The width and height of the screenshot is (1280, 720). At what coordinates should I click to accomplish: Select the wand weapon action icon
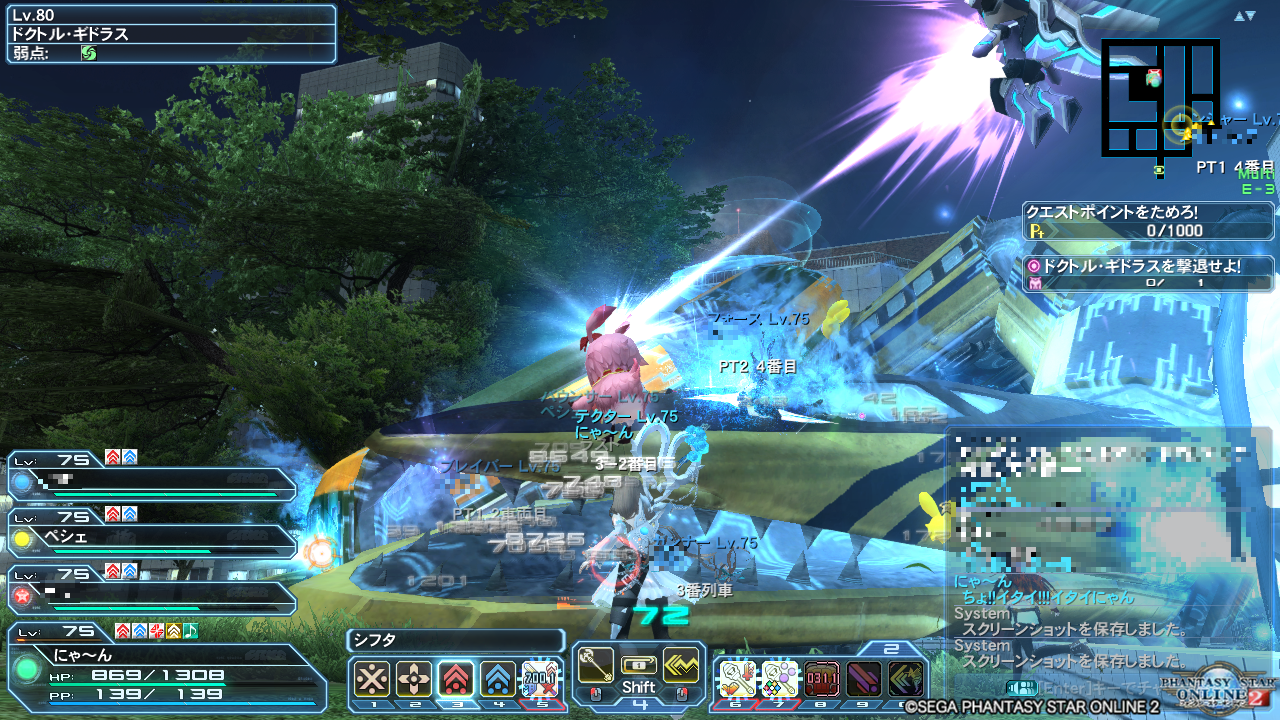(596, 666)
